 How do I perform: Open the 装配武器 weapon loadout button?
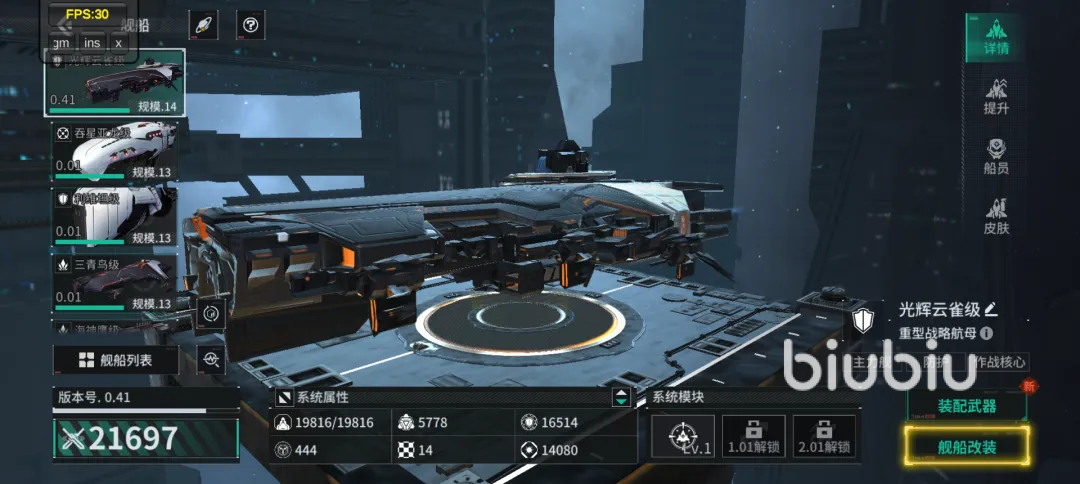966,405
